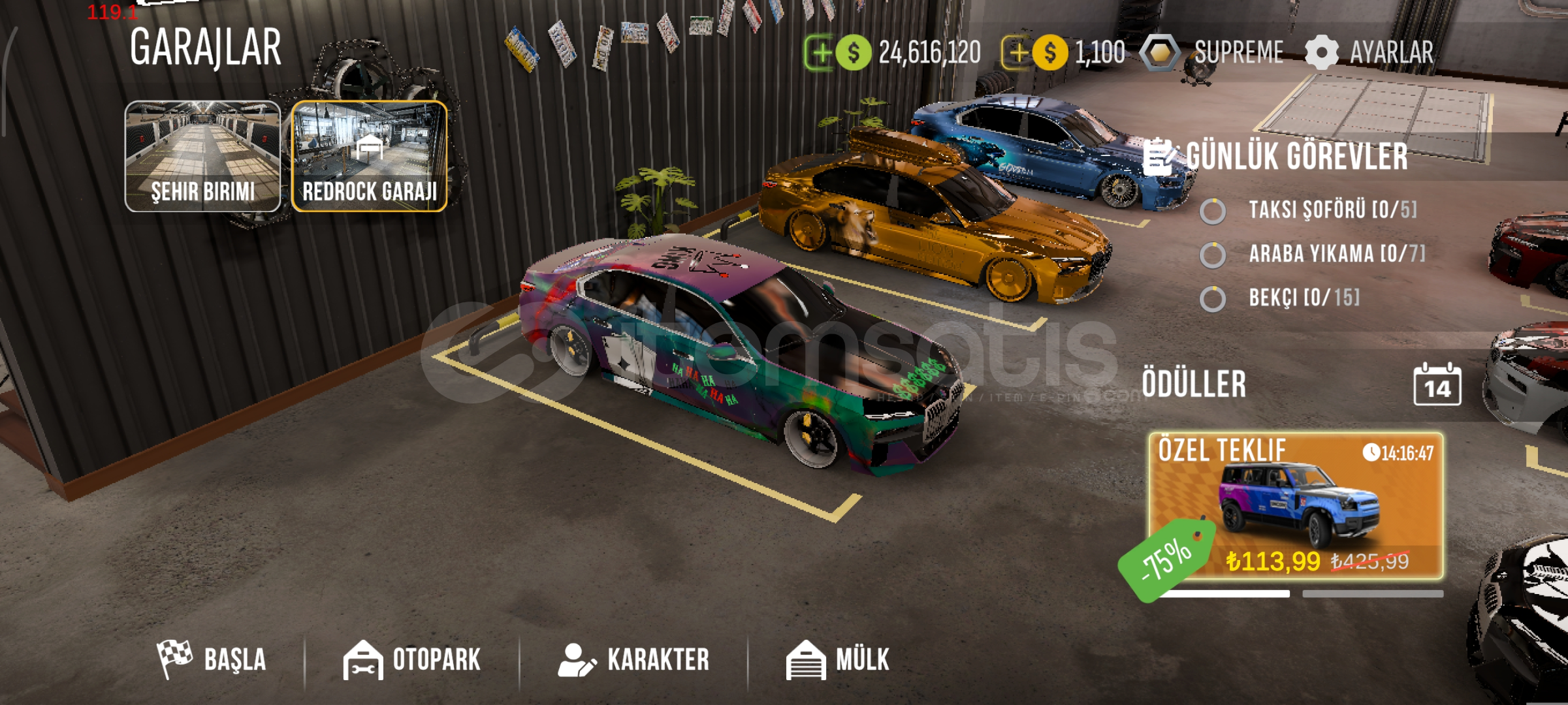This screenshot has height=705, width=1568.
Task: Start the game with Başla
Action: (x=212, y=659)
